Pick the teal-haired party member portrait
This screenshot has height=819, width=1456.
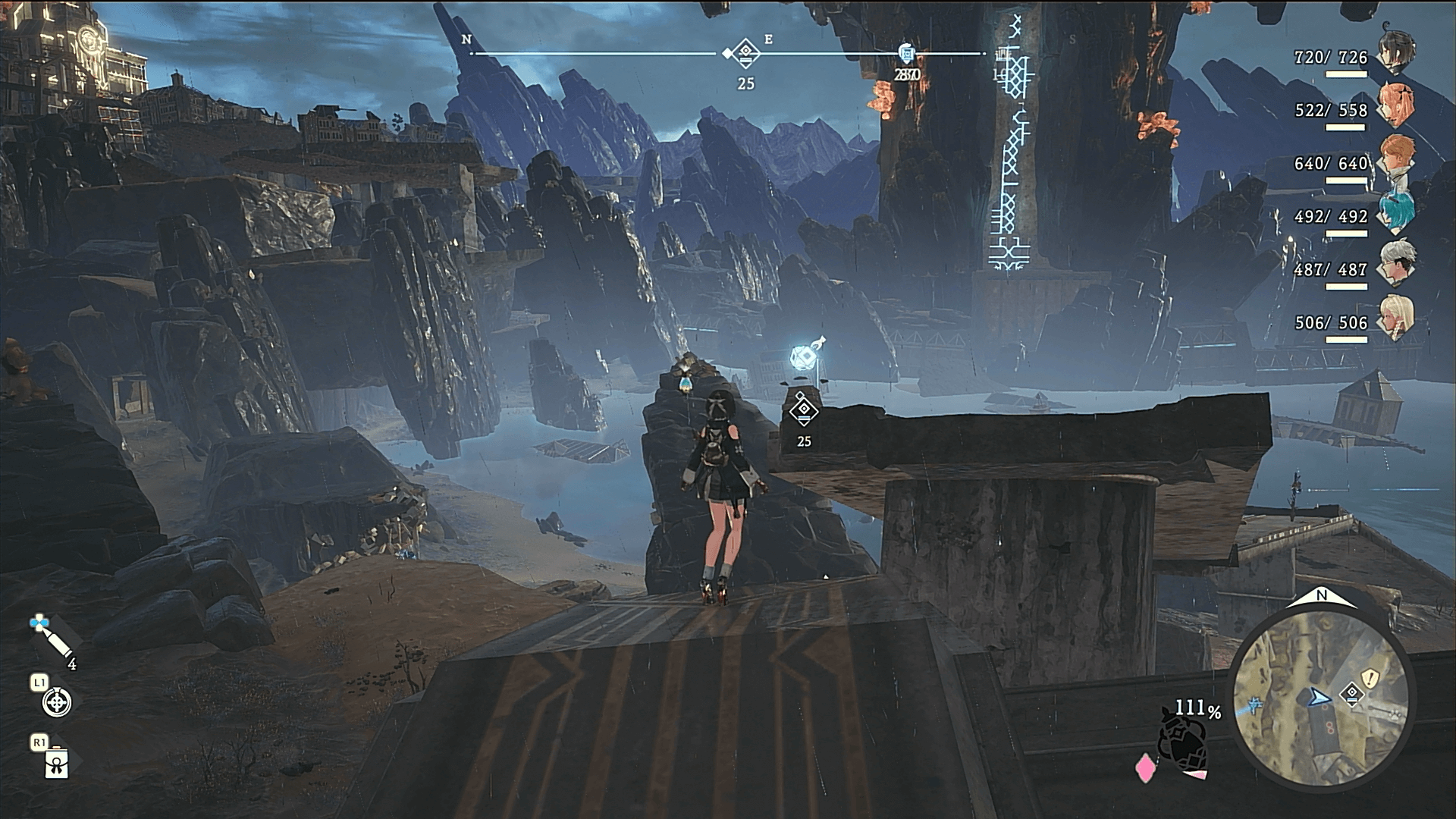point(1396,212)
